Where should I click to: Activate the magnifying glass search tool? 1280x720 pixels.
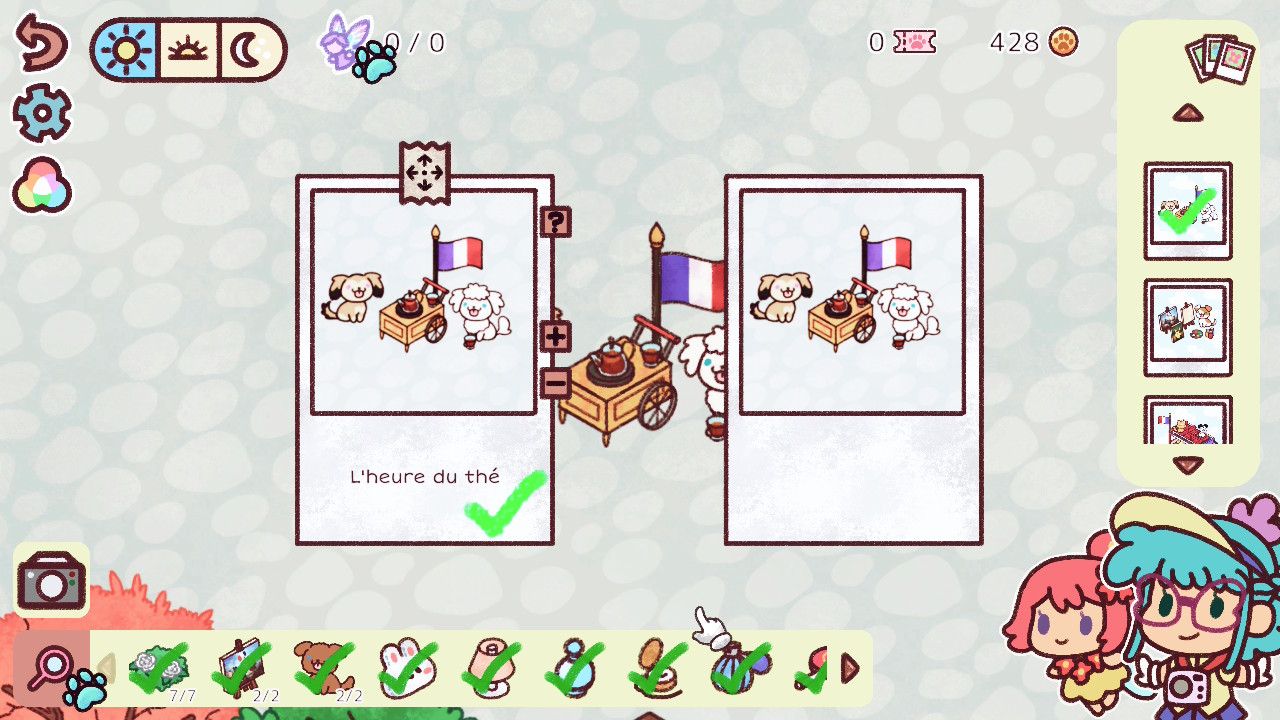point(52,667)
